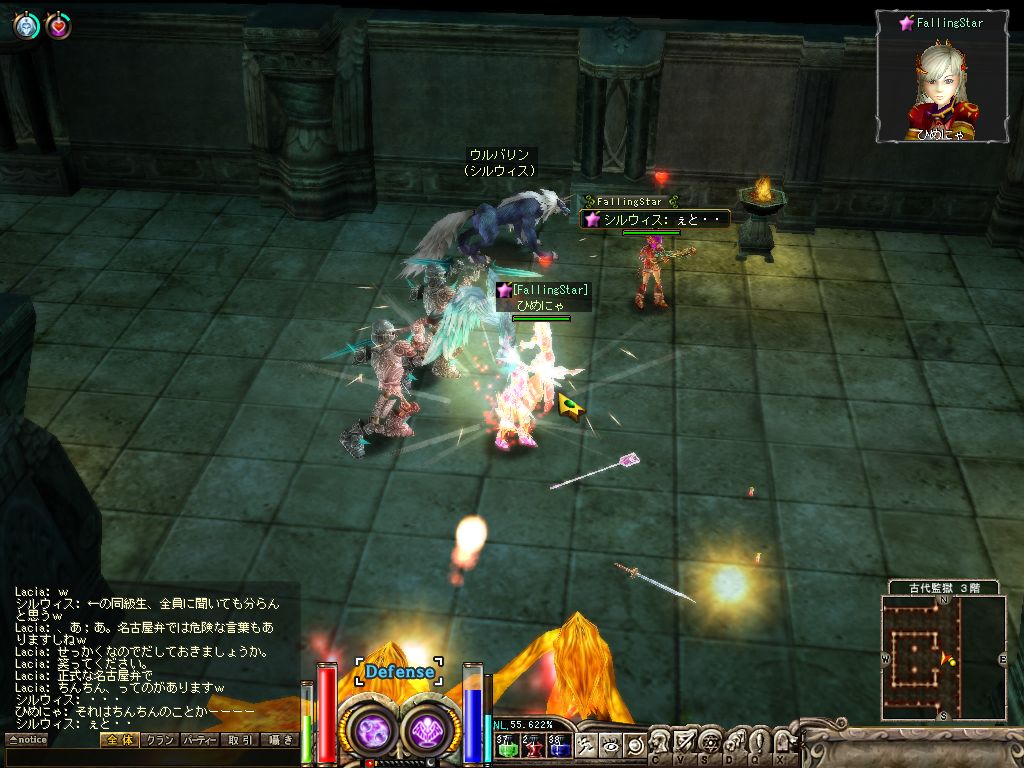
Task: Switch to the 全体 chat tab
Action: point(118,740)
